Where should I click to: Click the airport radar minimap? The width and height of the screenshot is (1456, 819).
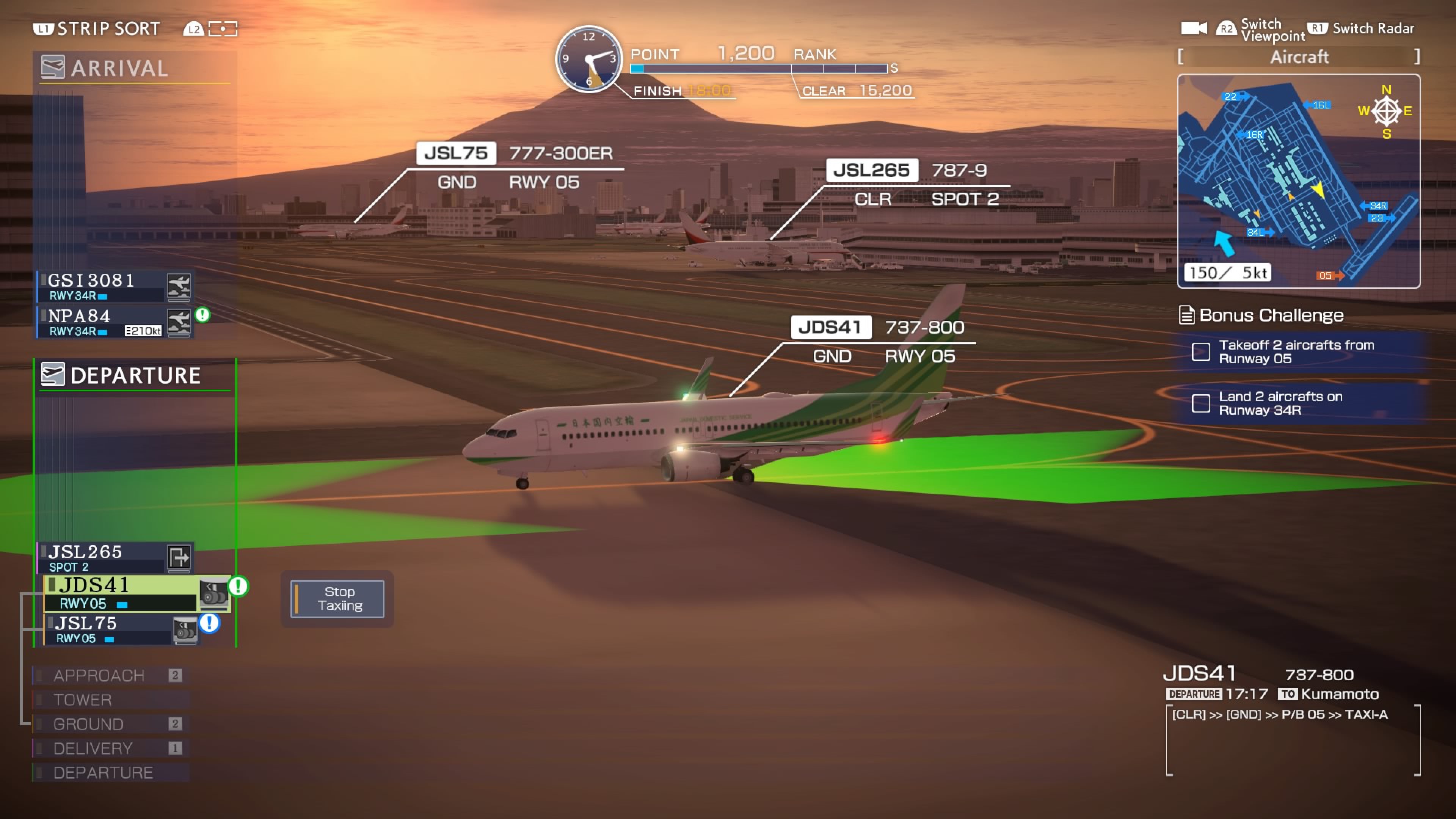1298,181
